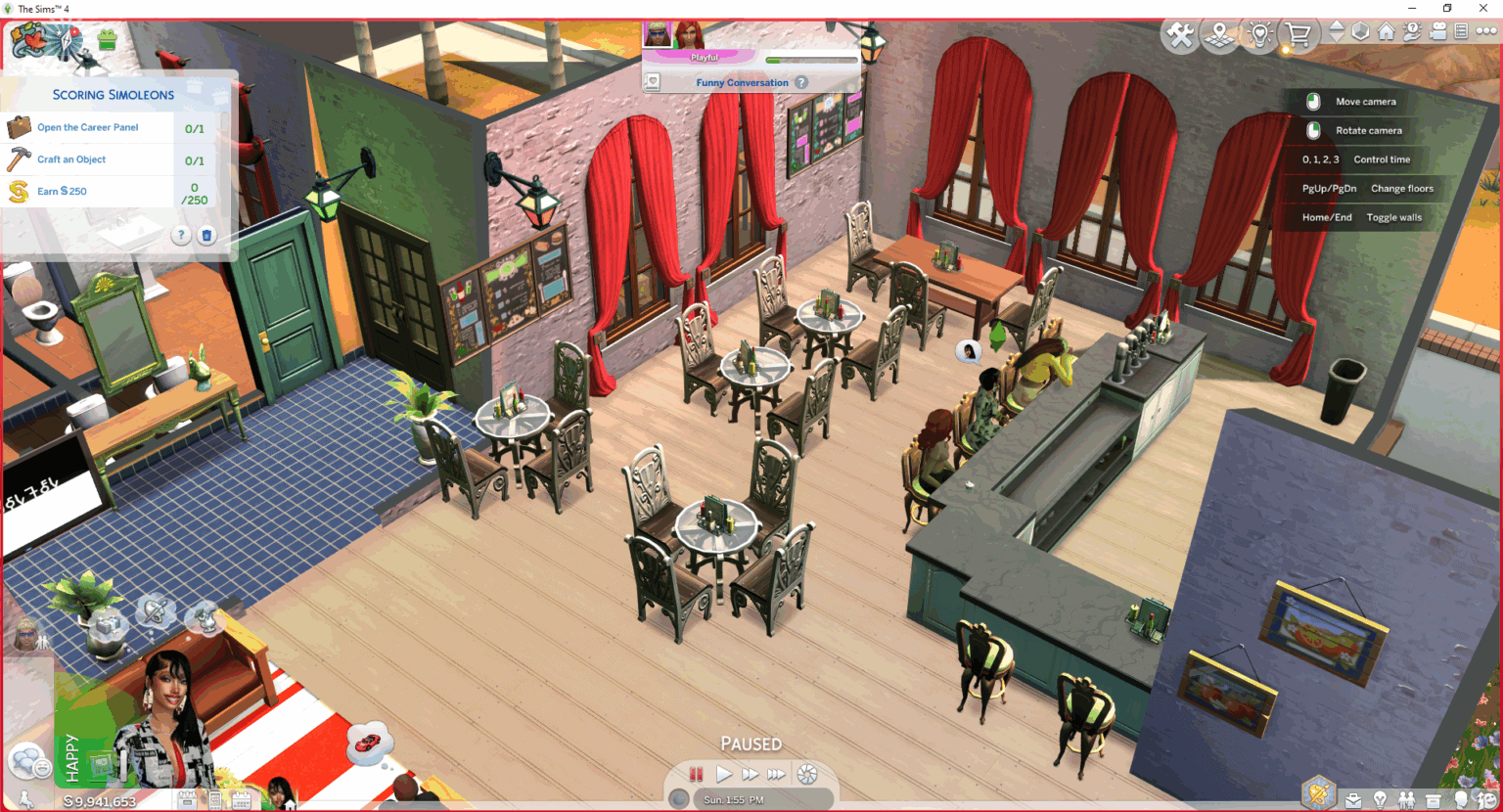Open the in-game shop cart icon

[x=1299, y=33]
